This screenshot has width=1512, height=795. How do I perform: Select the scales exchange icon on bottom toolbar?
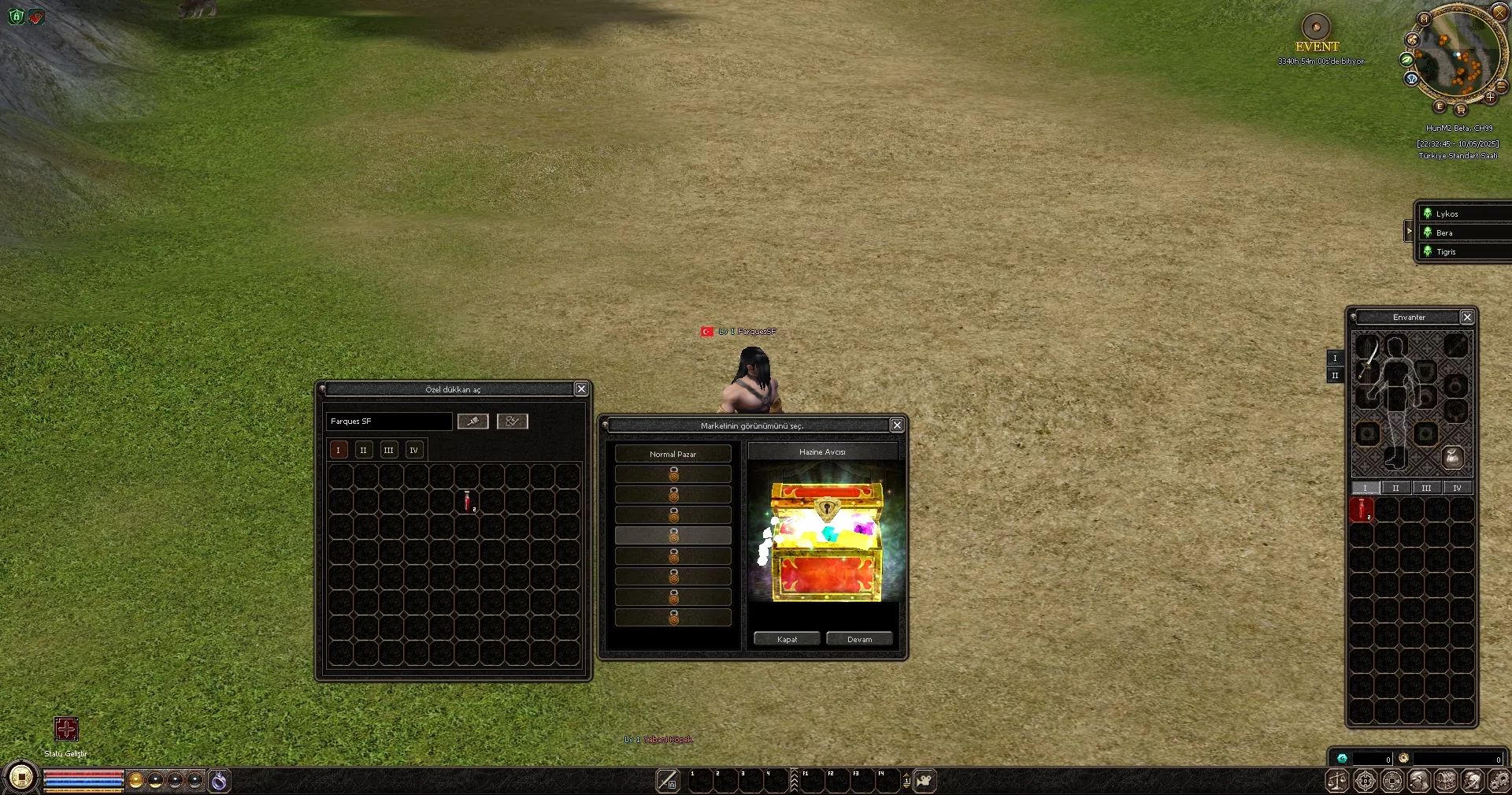(1336, 781)
